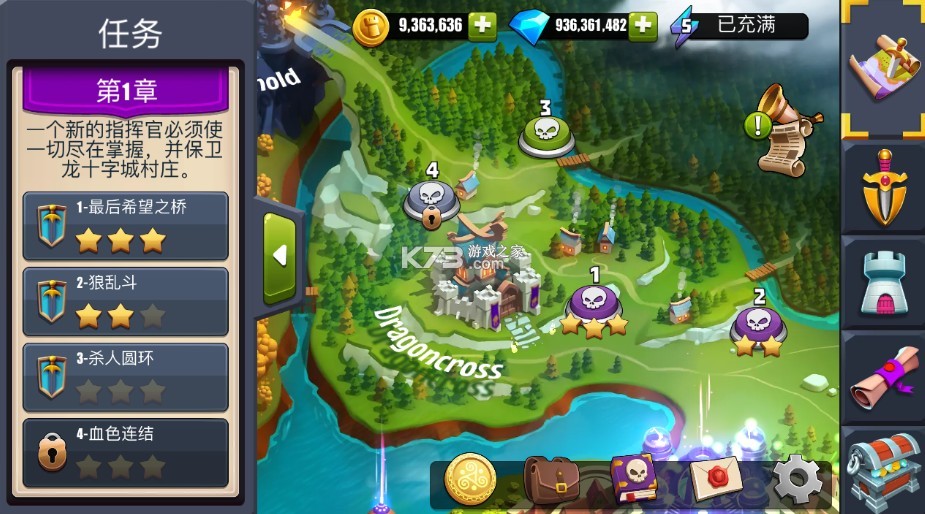Select mission 2-狼乱斗 in the list
925x514 pixels.
coord(125,301)
